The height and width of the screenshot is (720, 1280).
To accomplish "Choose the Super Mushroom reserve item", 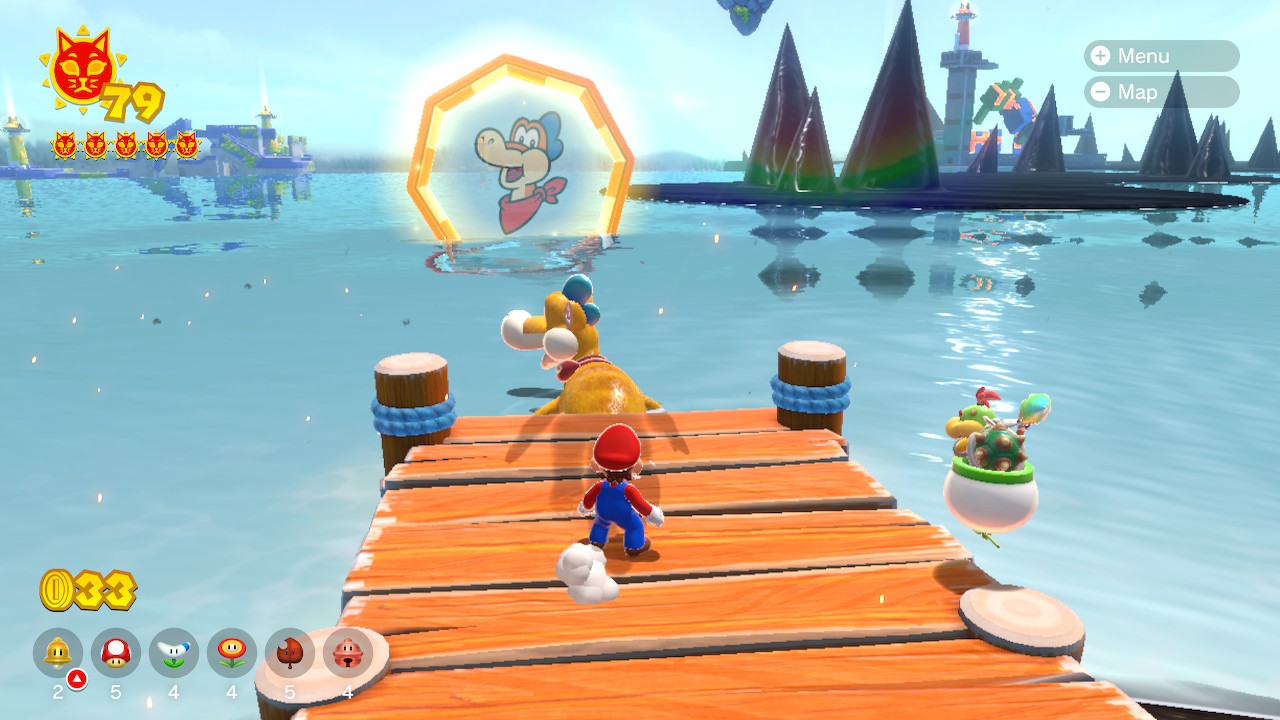I will (116, 653).
